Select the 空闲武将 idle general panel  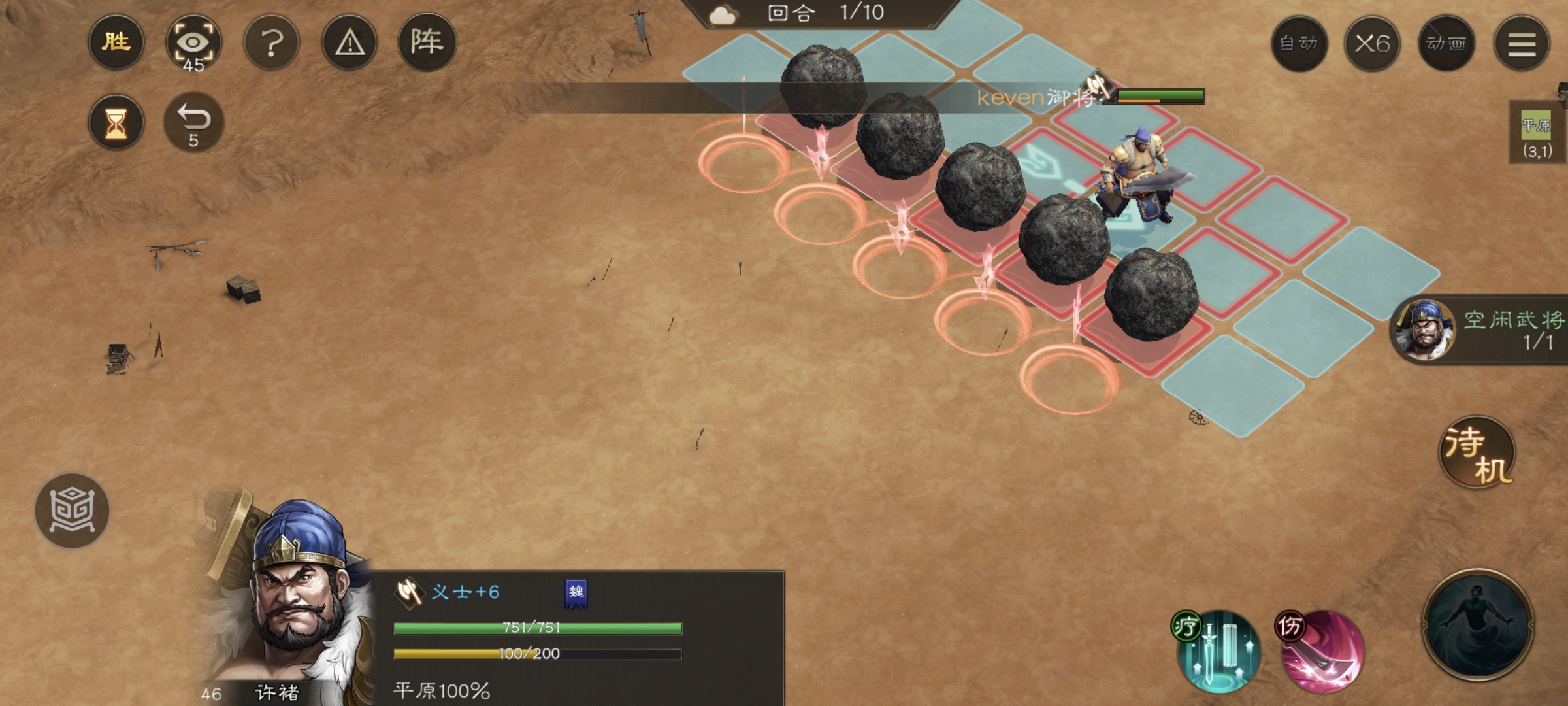coord(1480,330)
